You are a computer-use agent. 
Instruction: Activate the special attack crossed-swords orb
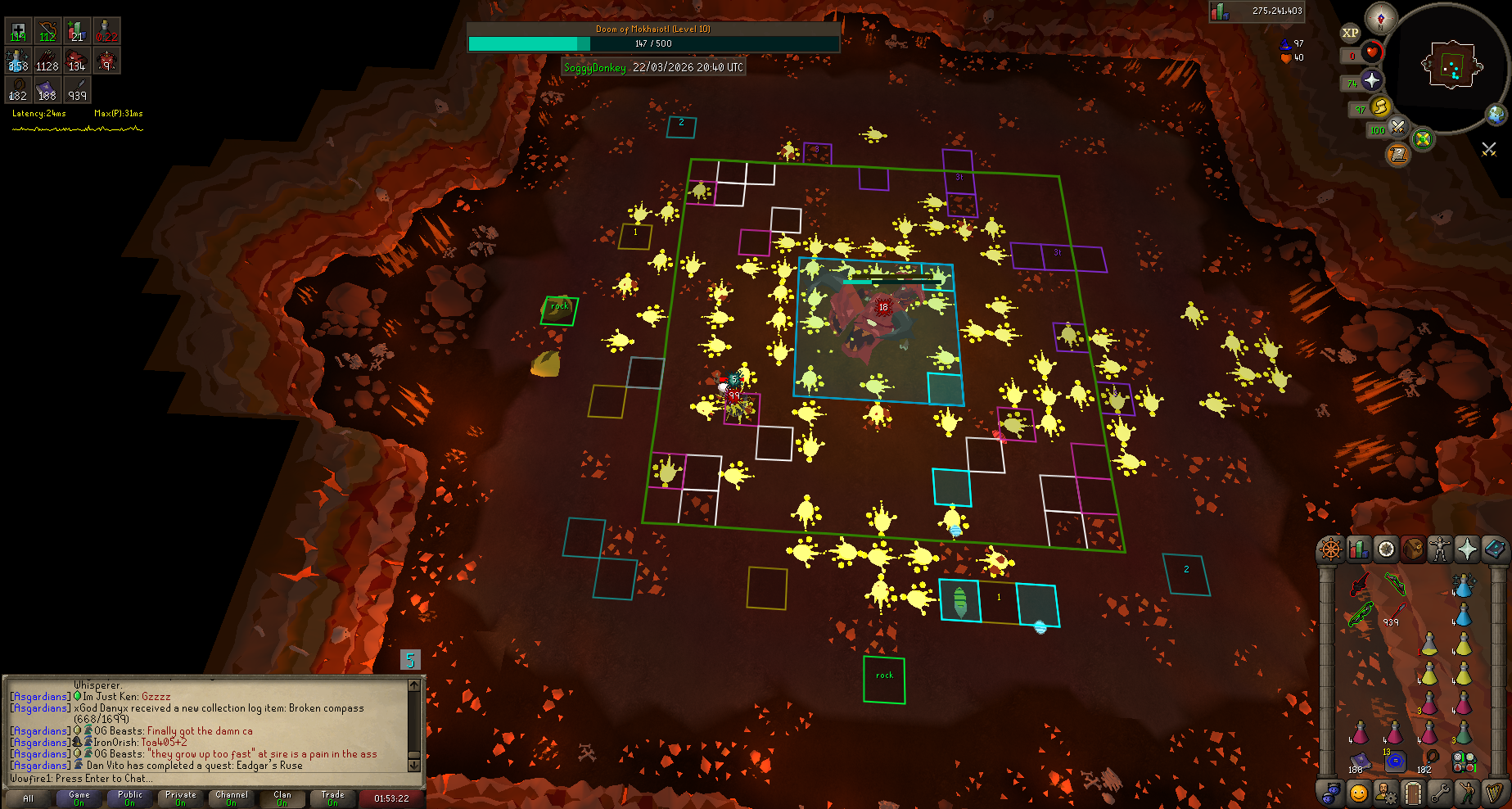[x=1397, y=127]
